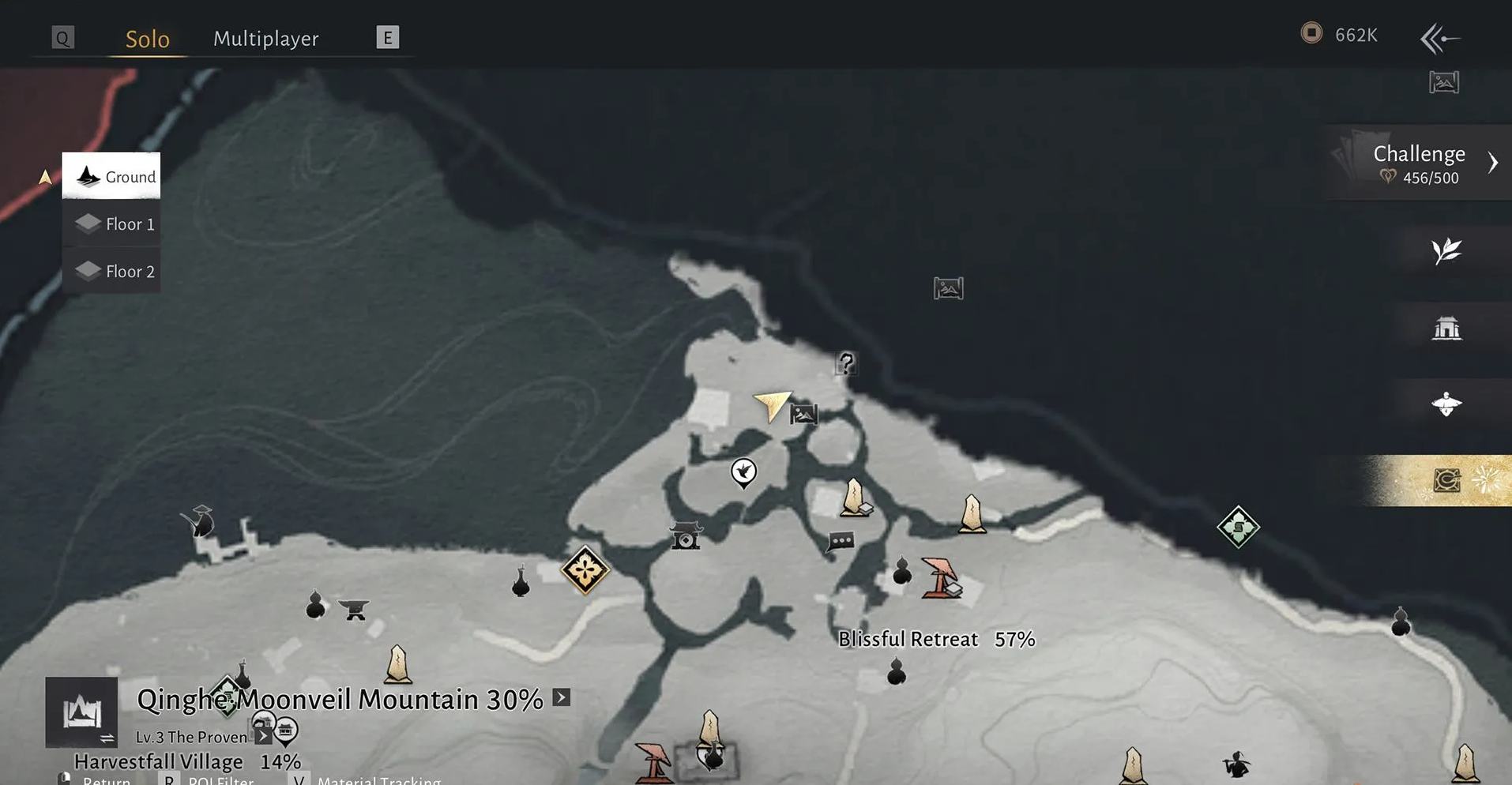Screen dimensions: 1512x785
Task: Close the map with the back arrow
Action: [x=1439, y=38]
